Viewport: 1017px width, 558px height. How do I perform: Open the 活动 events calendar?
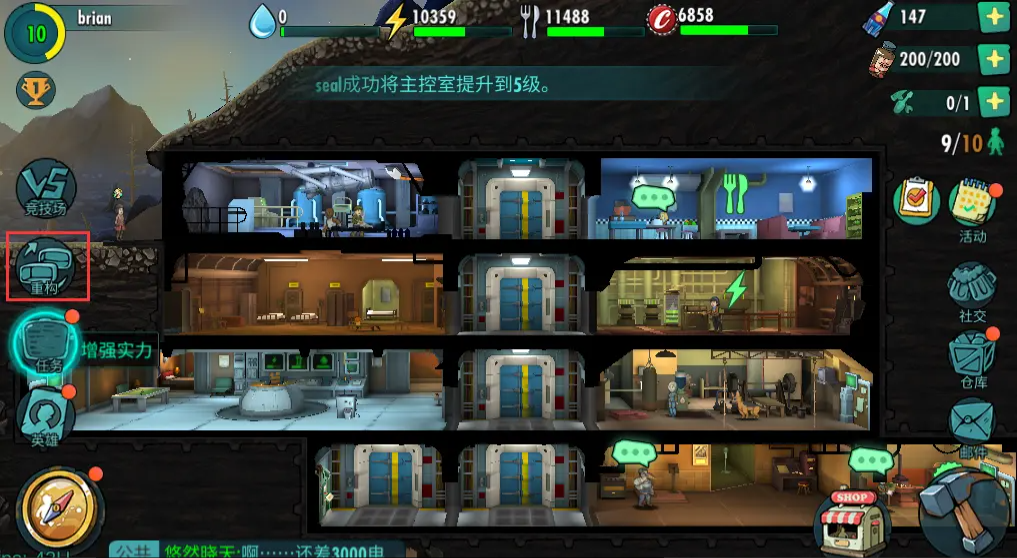point(971,207)
